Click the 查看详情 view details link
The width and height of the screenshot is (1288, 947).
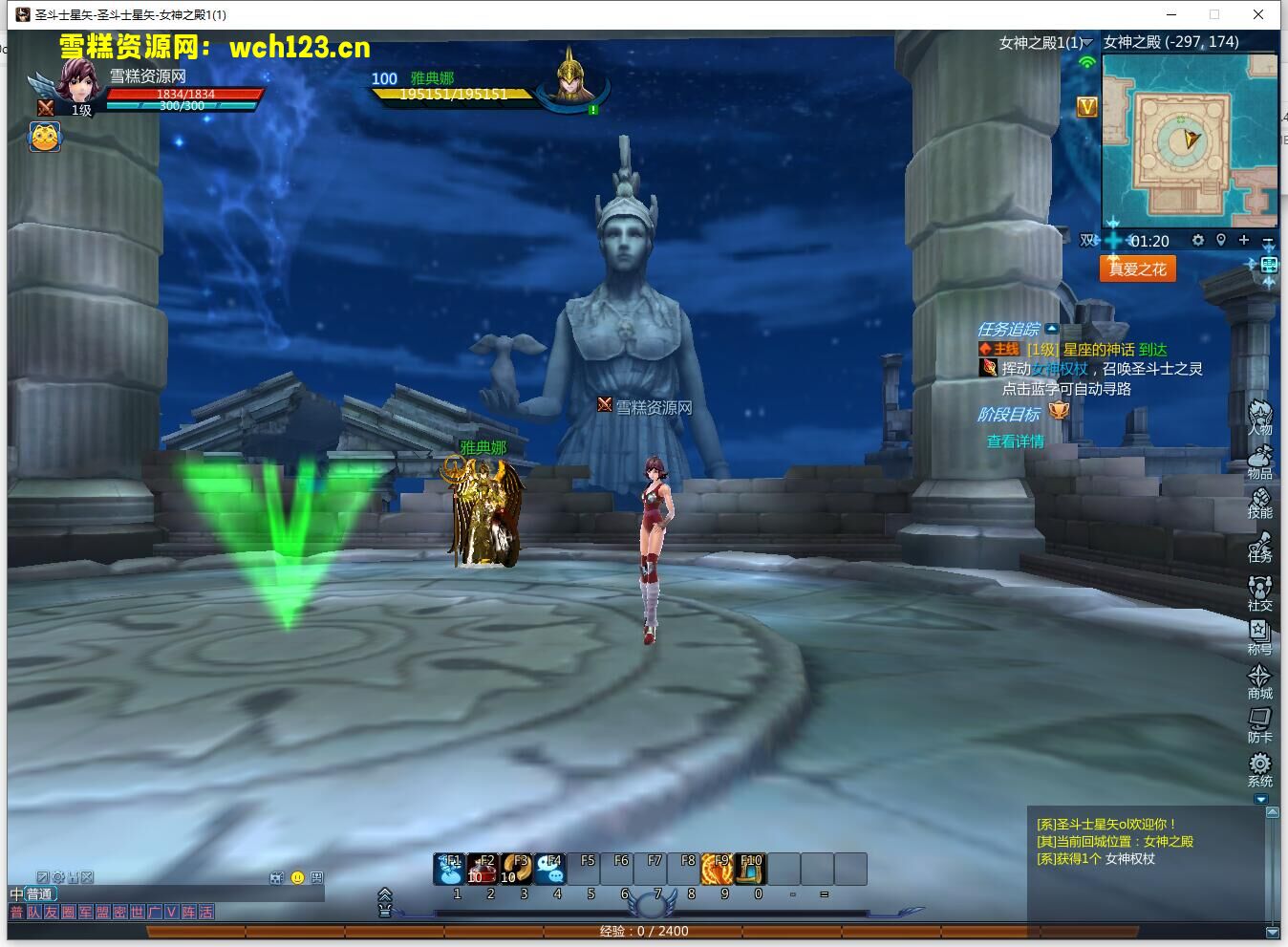point(1015,441)
